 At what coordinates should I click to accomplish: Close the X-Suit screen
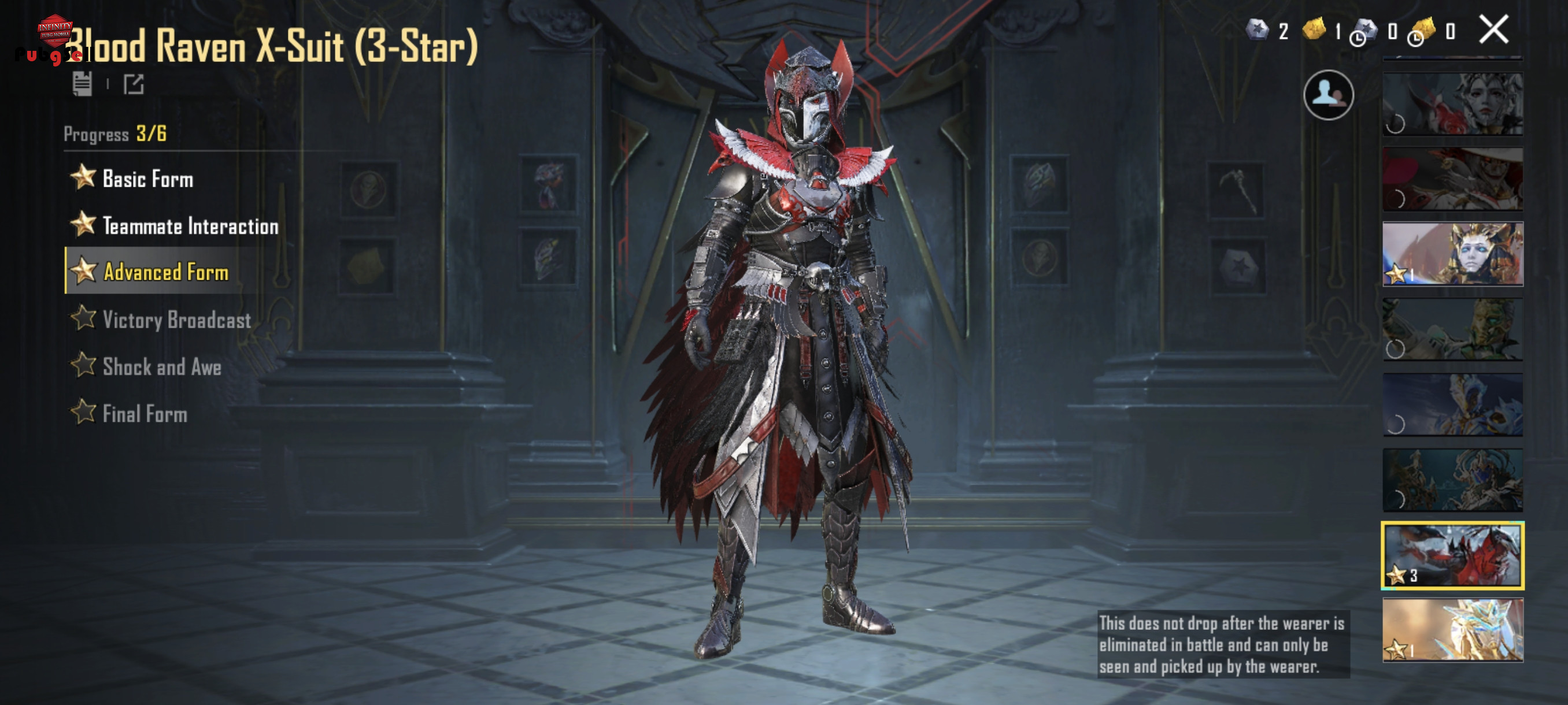coord(1493,30)
